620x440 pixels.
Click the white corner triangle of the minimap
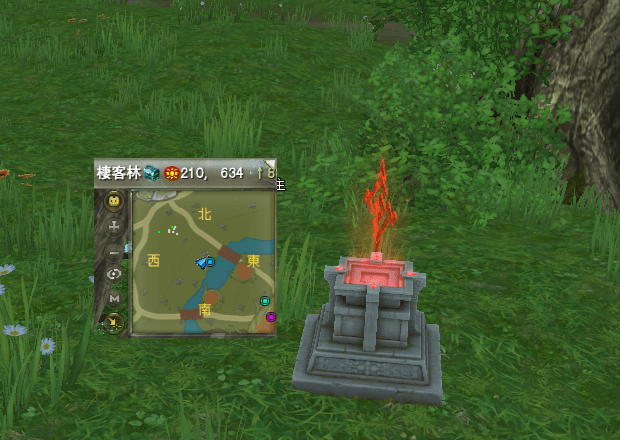[270, 164]
